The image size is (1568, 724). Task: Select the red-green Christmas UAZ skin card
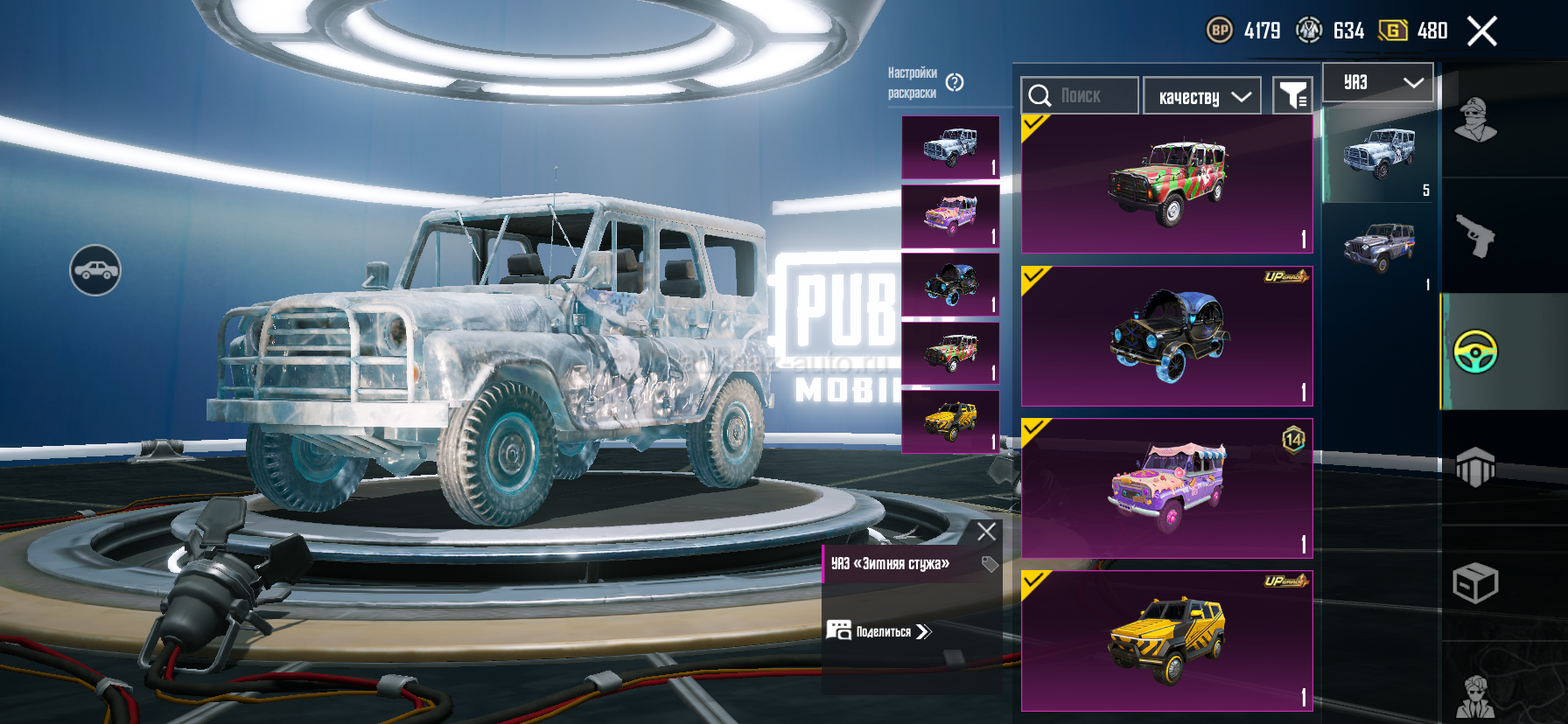coord(1166,184)
